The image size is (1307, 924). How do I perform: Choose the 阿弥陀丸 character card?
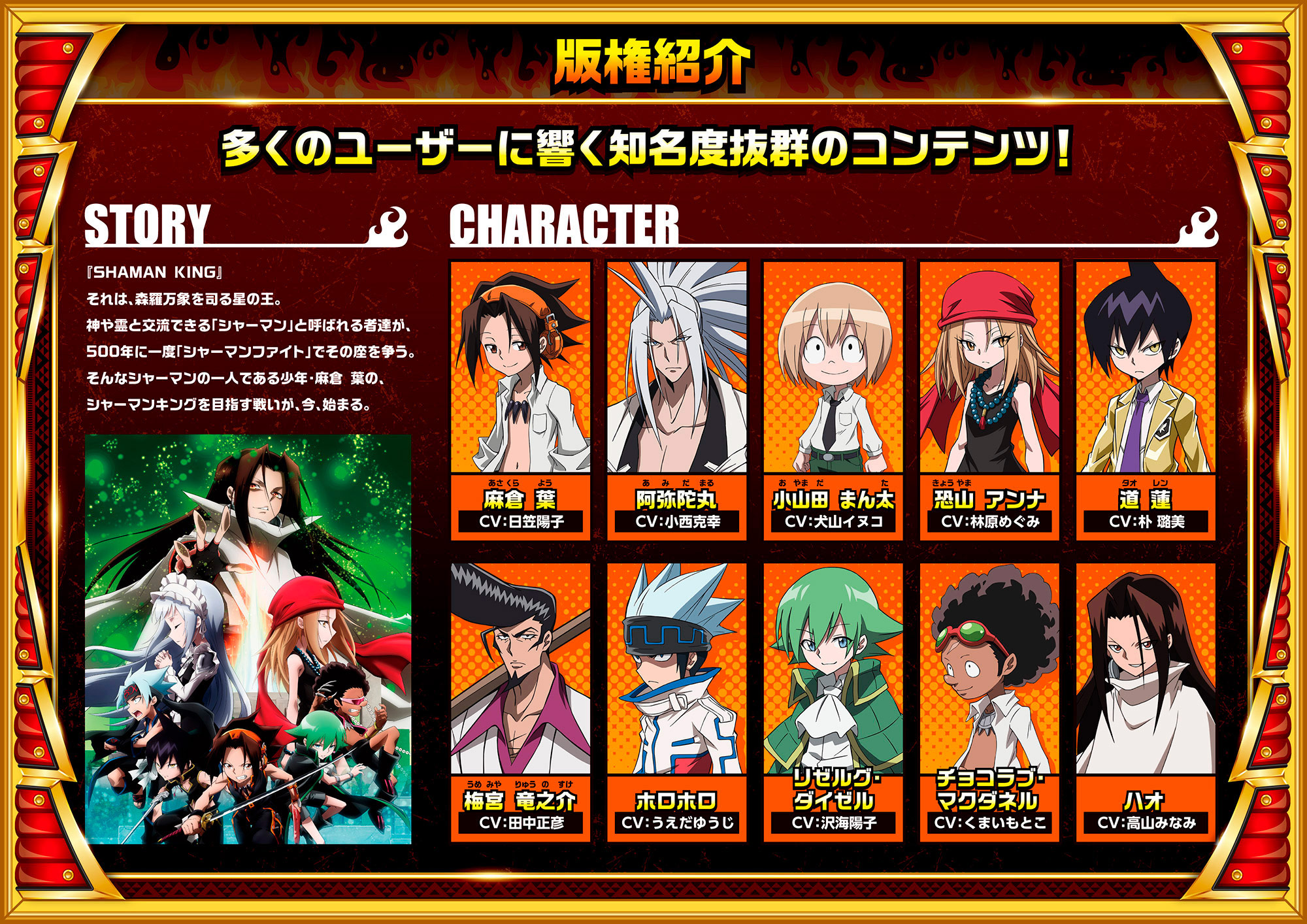[x=676, y=400]
